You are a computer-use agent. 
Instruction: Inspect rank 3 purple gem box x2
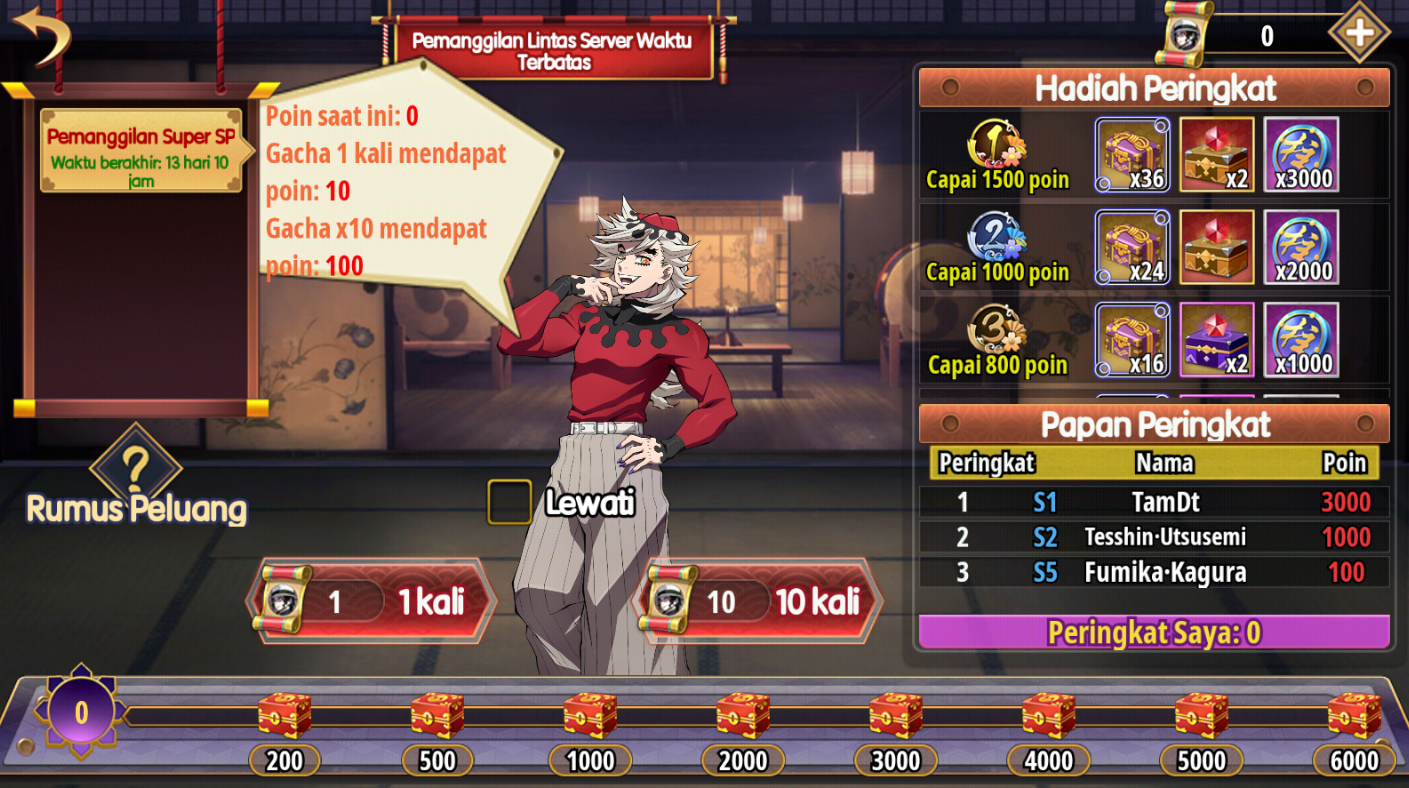(1217, 340)
